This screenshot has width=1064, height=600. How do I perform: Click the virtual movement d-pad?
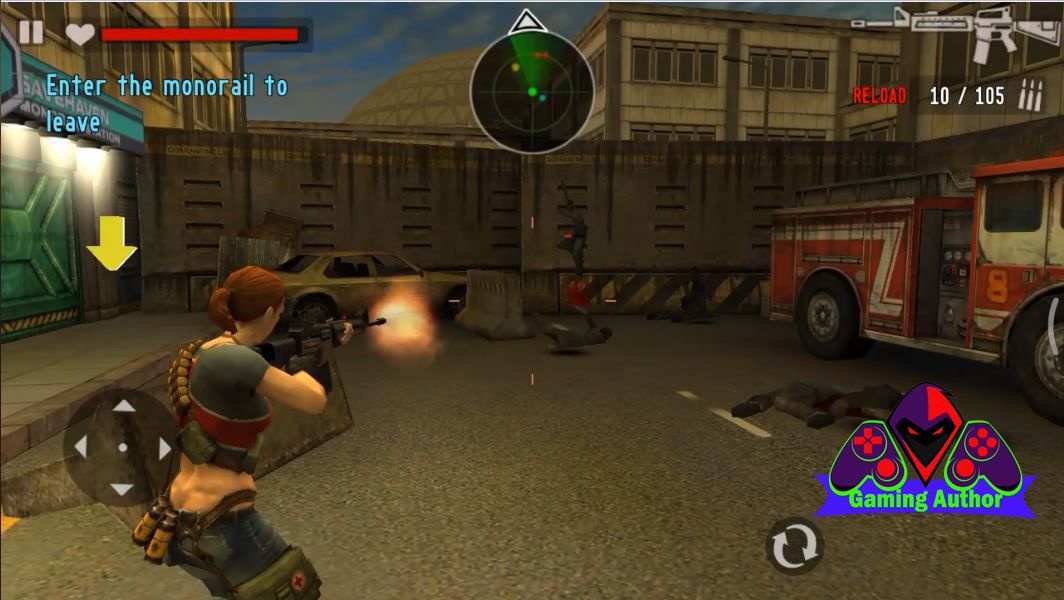click(122, 447)
